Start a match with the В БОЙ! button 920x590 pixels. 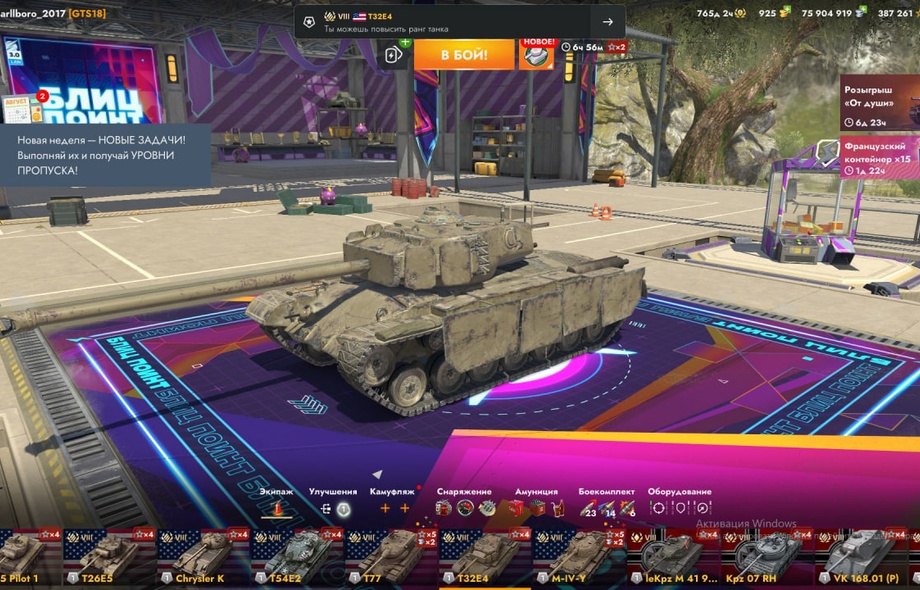point(463,54)
